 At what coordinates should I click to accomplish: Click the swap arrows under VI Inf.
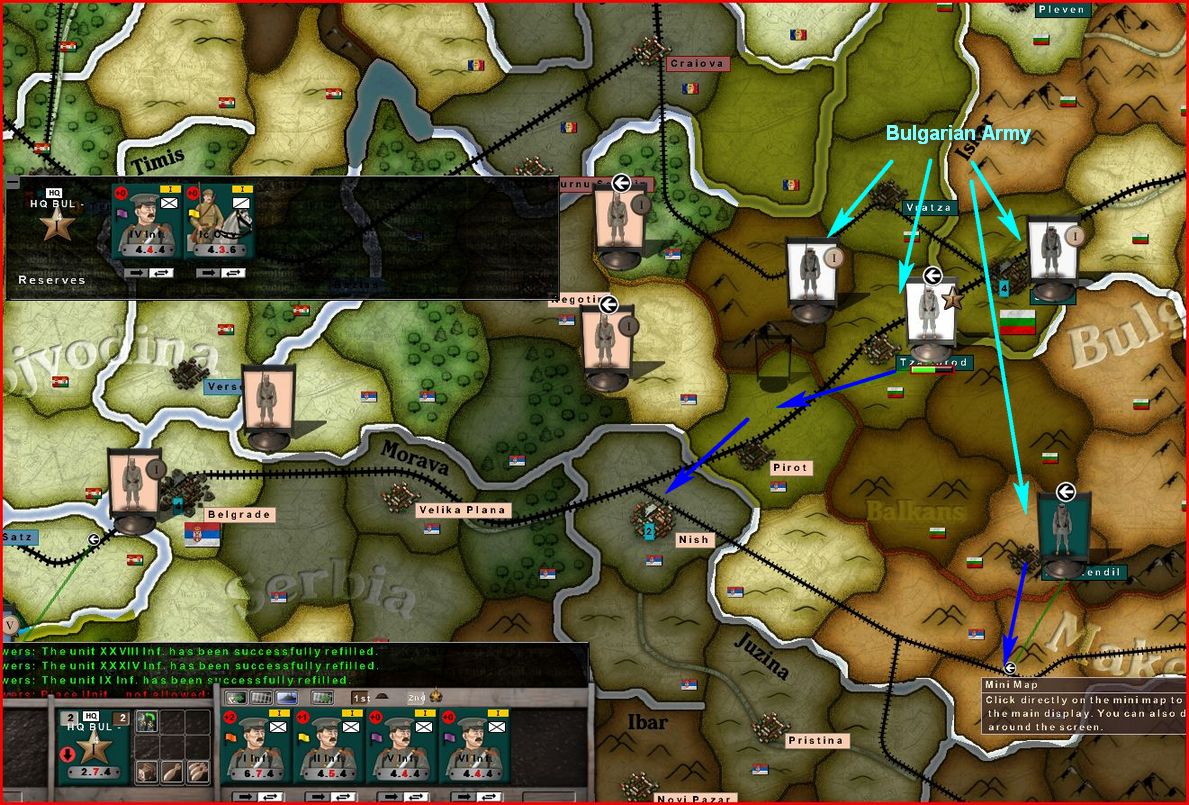pyautogui.click(x=490, y=796)
